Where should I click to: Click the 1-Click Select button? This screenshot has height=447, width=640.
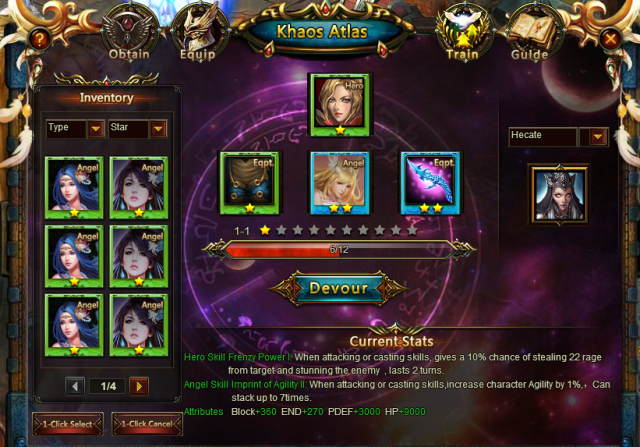click(x=68, y=425)
